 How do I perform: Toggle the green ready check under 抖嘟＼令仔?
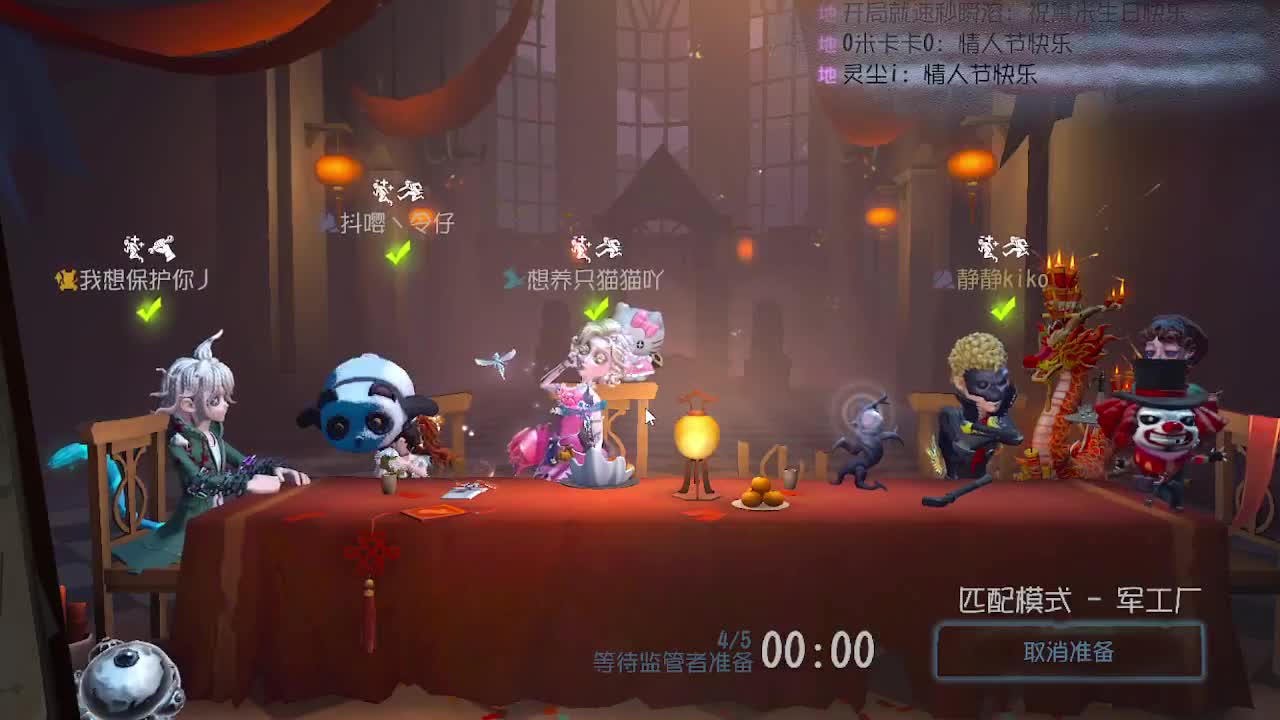[398, 252]
